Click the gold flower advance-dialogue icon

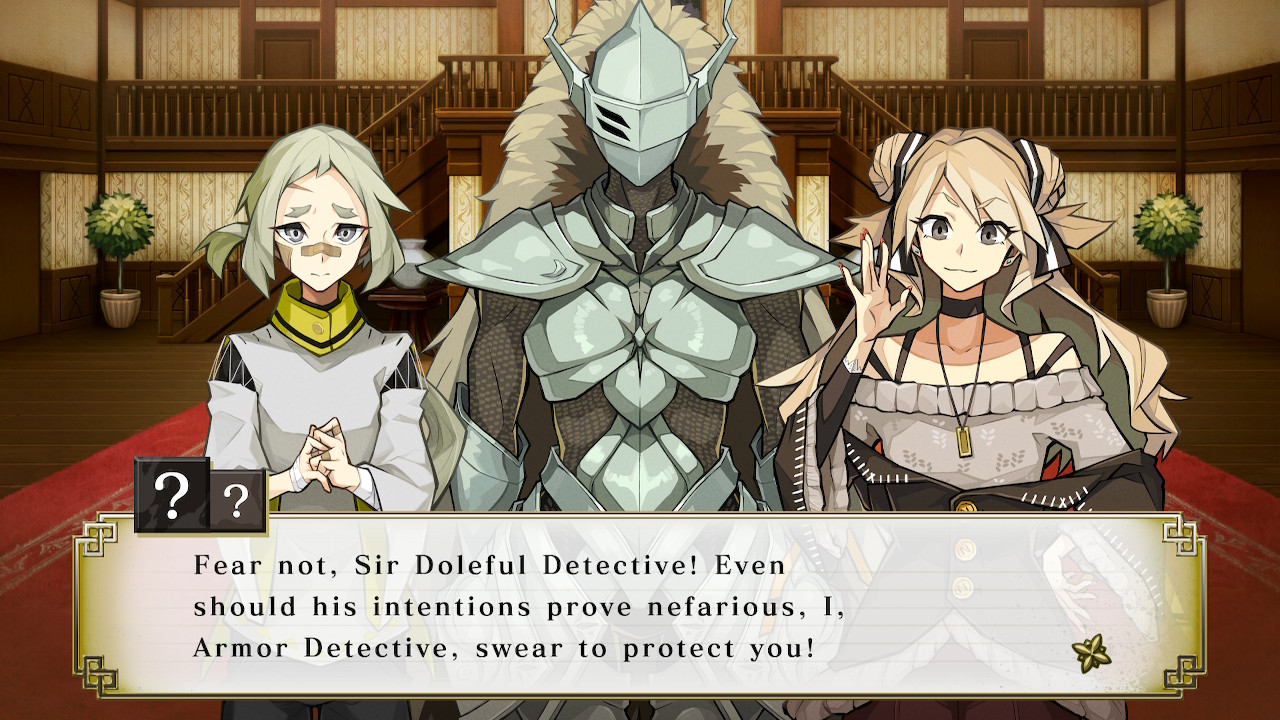point(1089,653)
